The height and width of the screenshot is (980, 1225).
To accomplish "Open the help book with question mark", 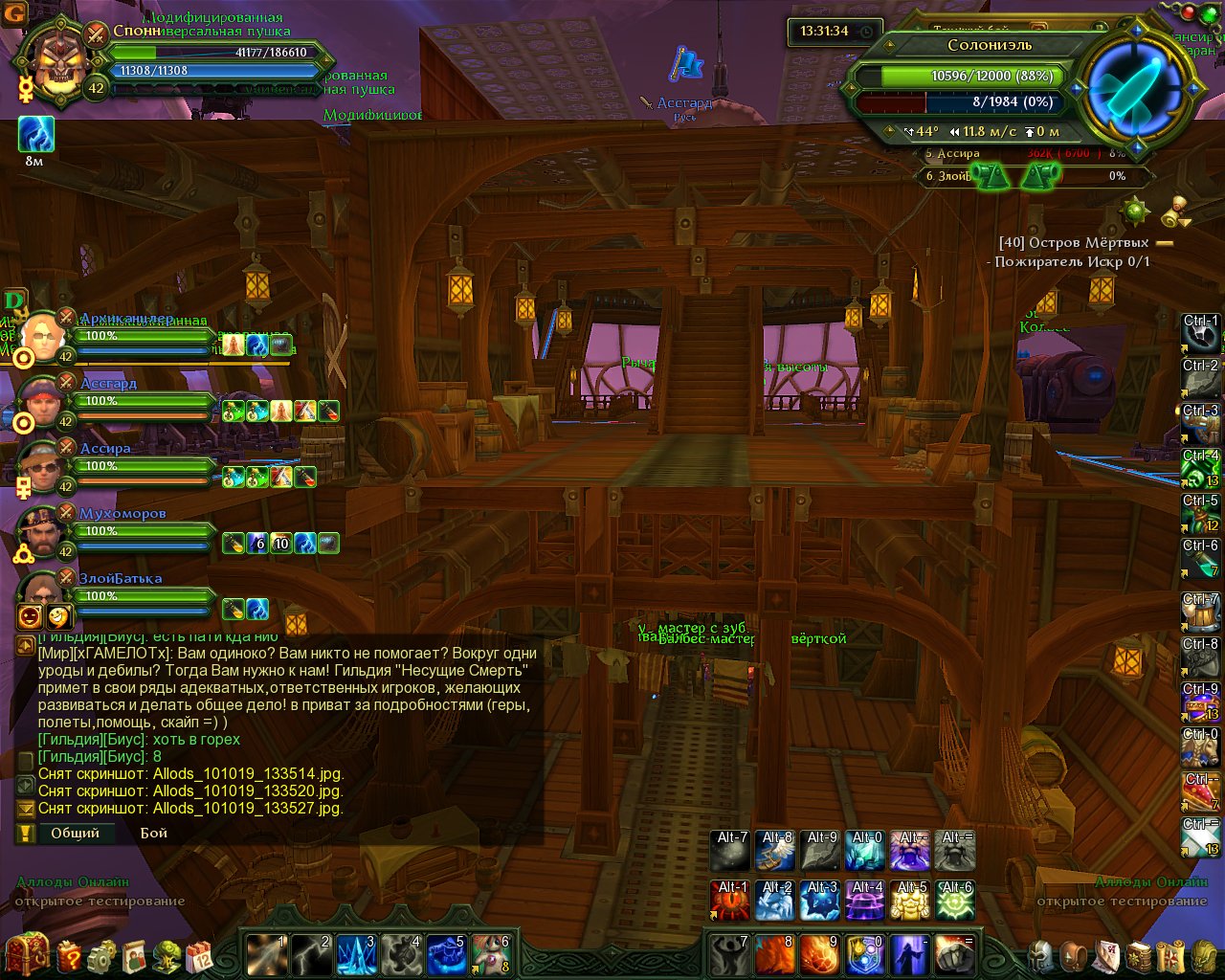I will [x=70, y=955].
